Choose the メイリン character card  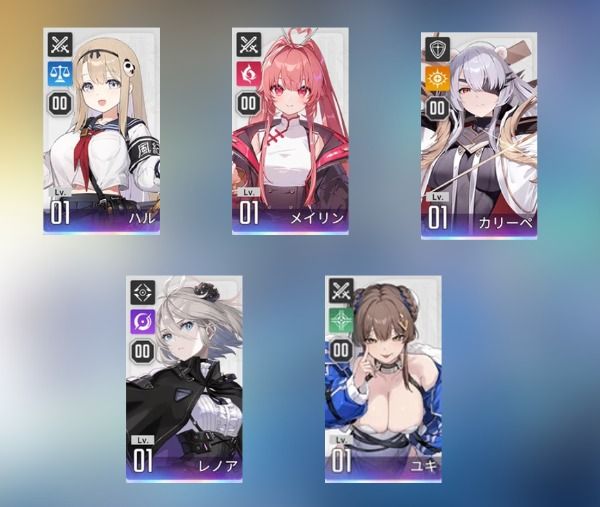pos(290,131)
